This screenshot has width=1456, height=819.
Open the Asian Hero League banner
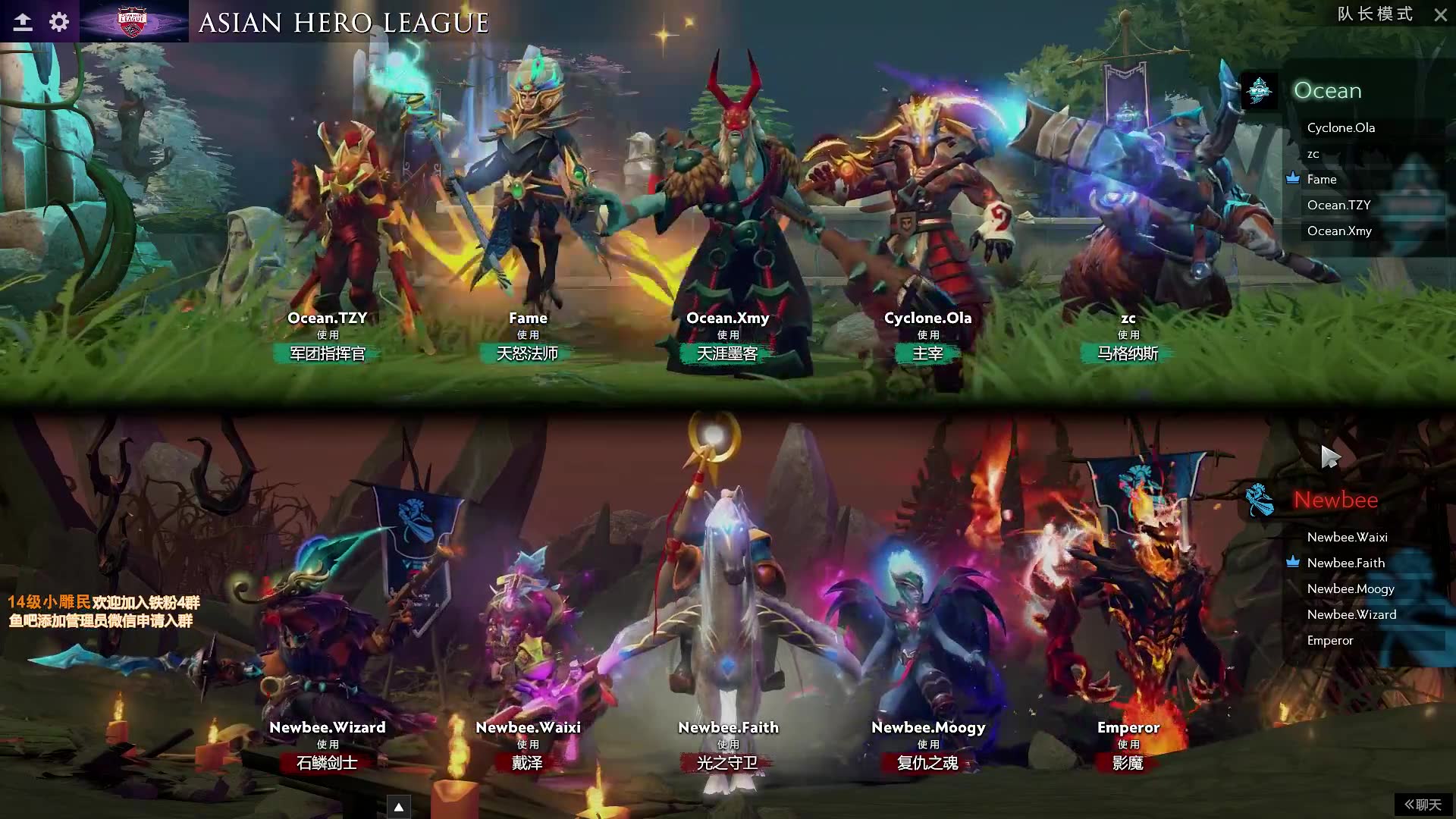(x=134, y=21)
